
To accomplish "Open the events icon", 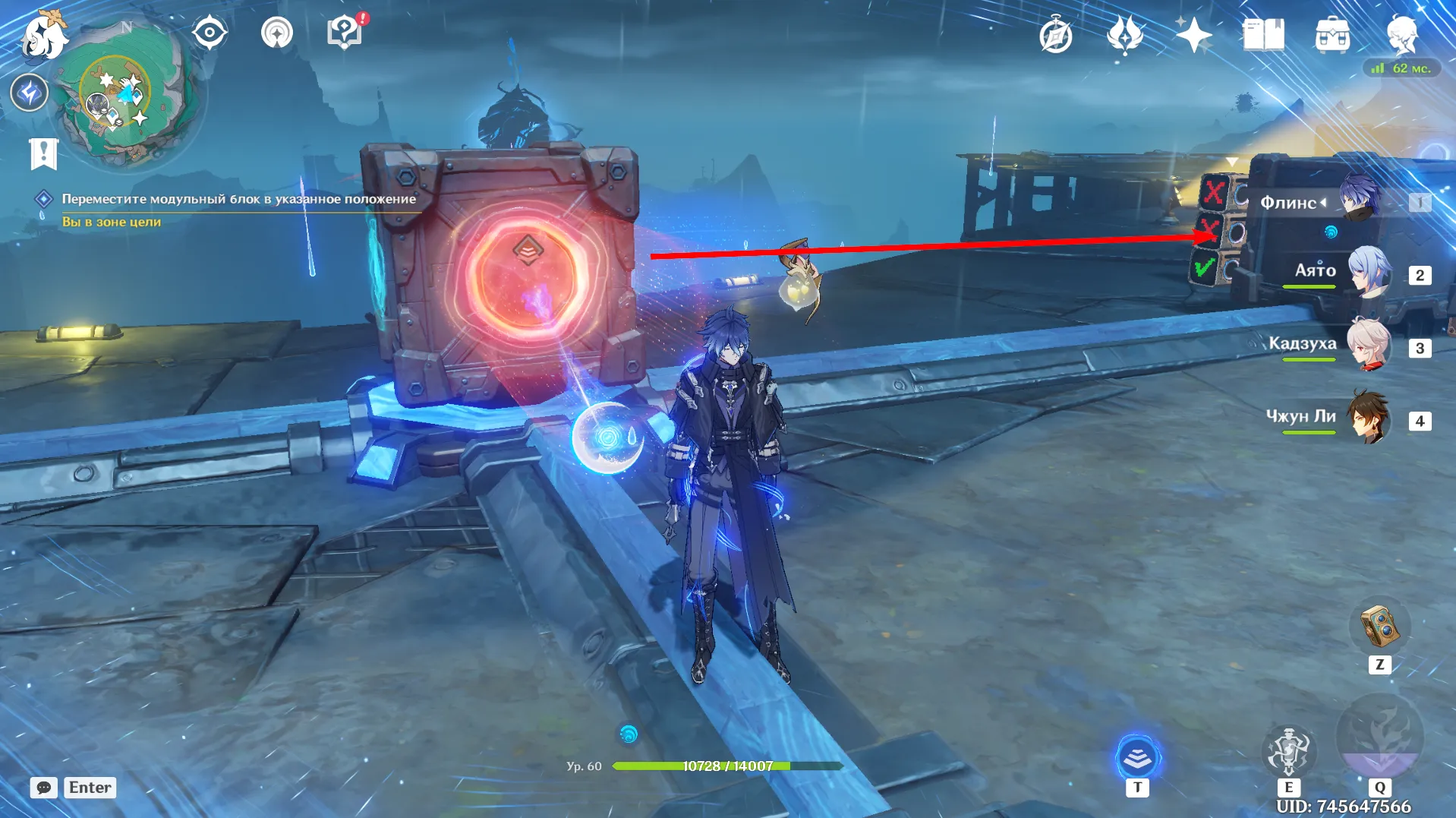I will click(x=1124, y=36).
